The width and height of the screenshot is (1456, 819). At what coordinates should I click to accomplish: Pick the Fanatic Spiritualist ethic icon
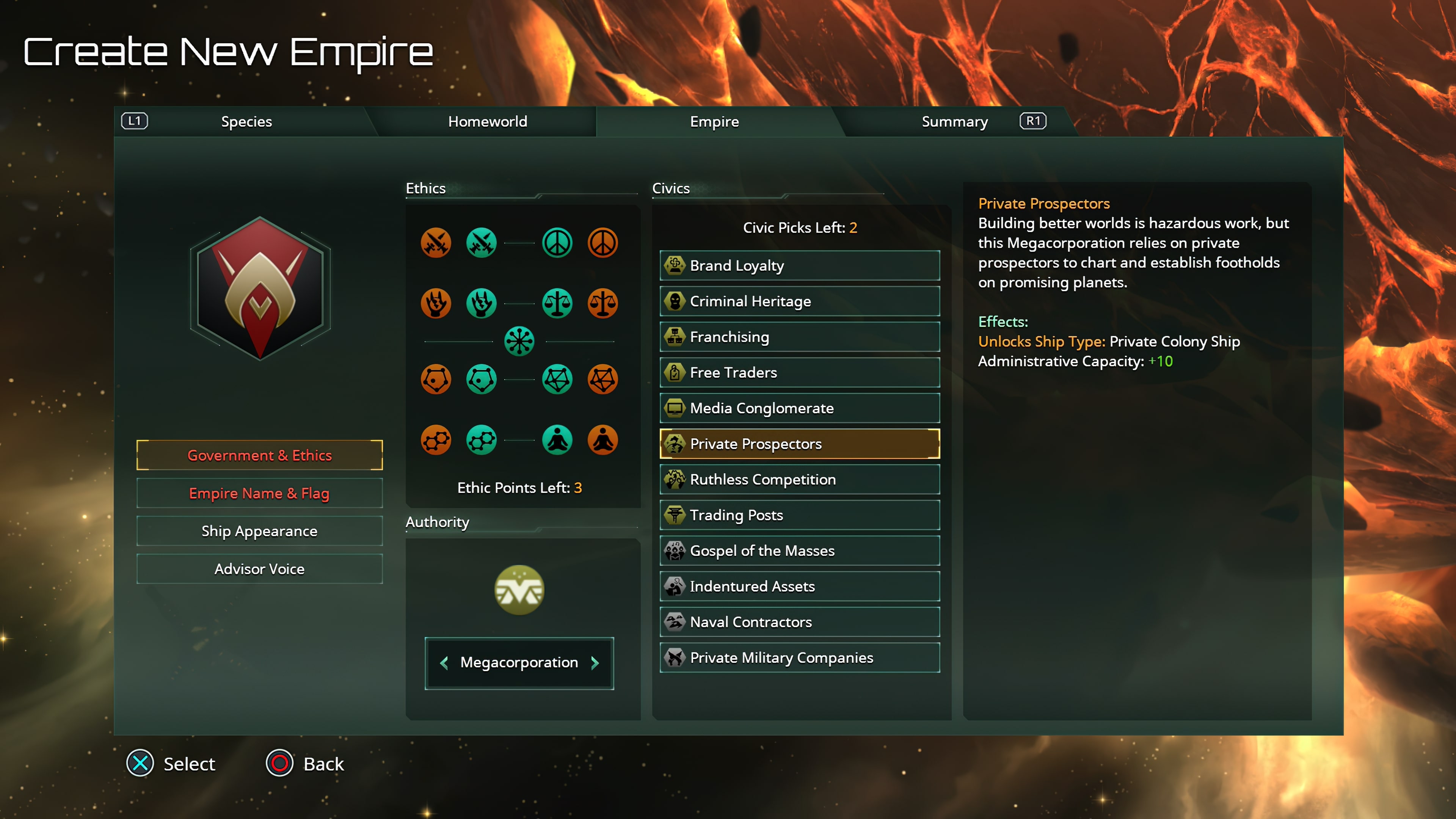point(602,440)
